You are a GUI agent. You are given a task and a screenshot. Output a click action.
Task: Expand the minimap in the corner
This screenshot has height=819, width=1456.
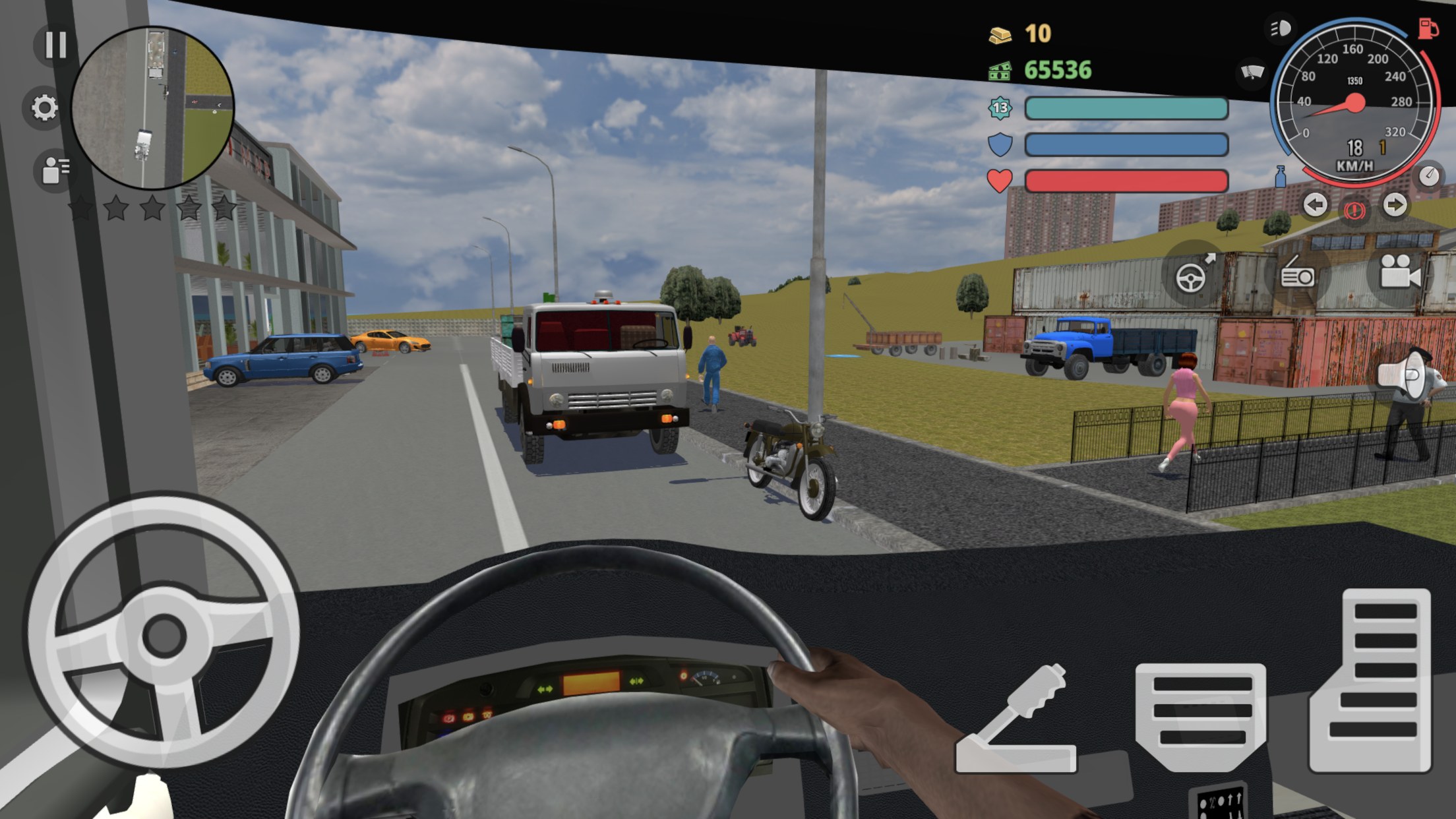point(153,106)
